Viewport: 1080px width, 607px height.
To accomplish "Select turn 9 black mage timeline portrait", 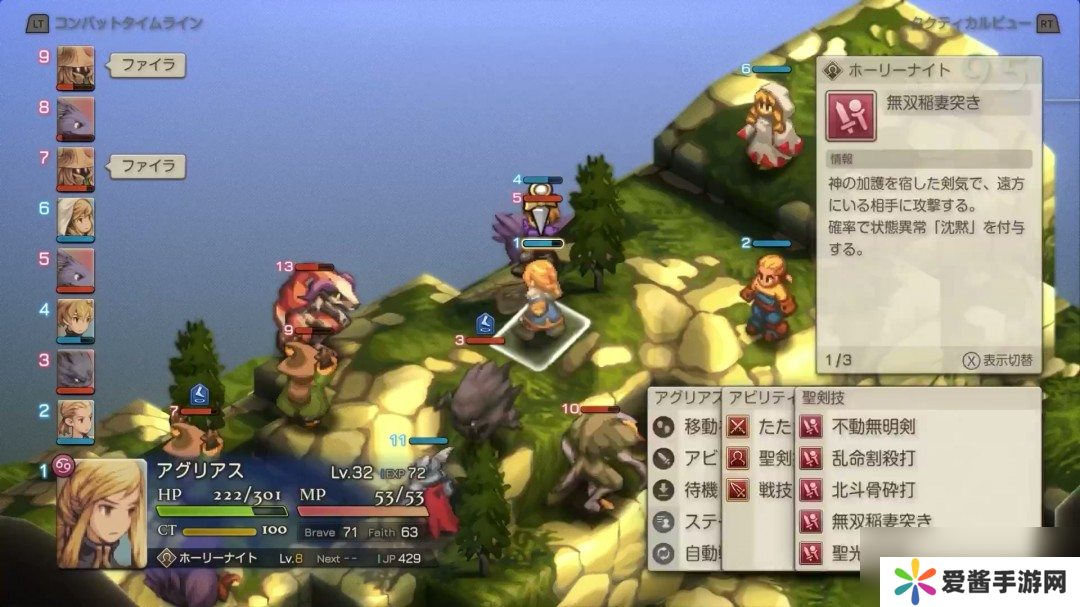I will (x=76, y=68).
